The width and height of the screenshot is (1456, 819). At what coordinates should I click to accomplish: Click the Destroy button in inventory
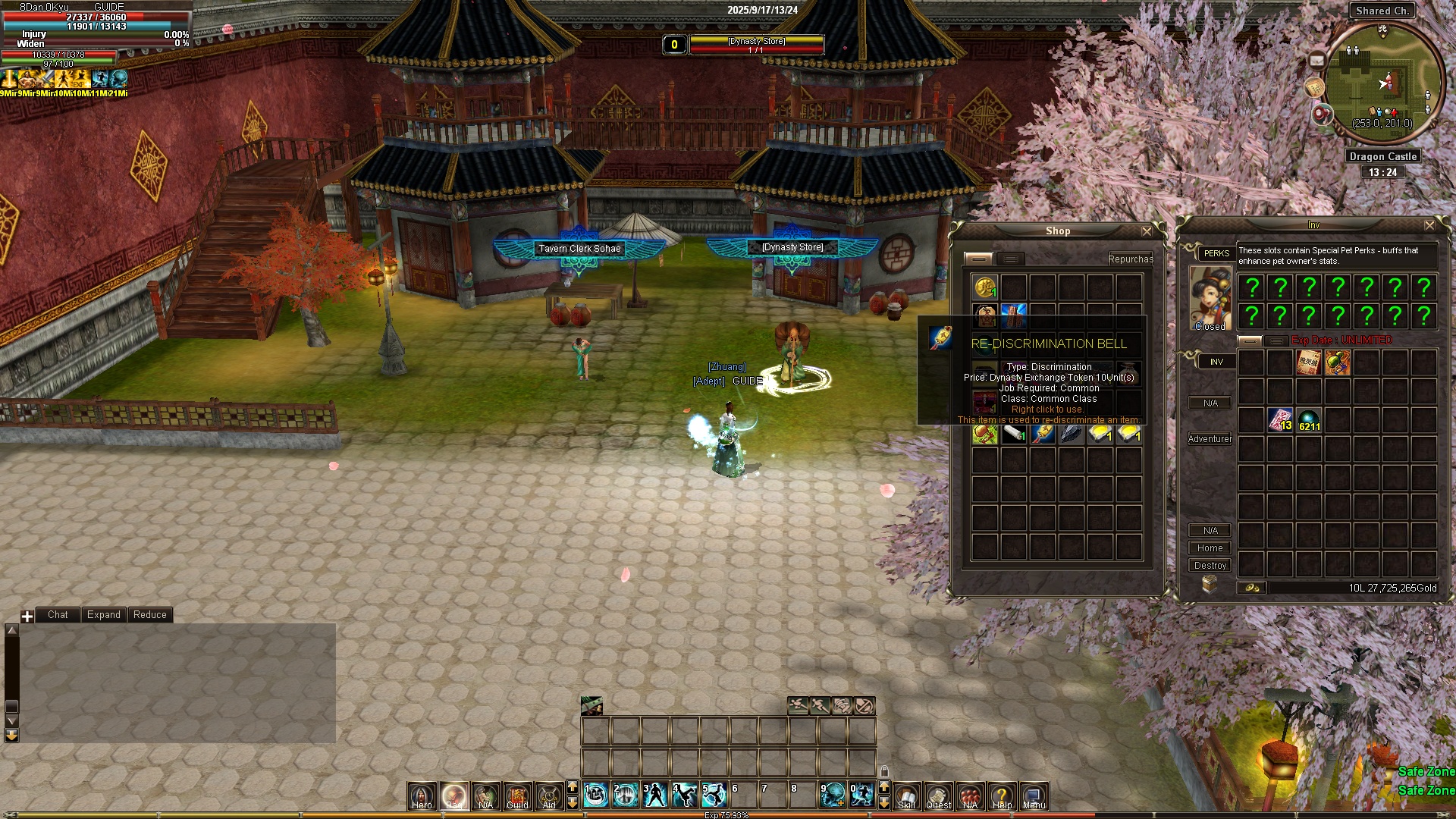point(1210,566)
